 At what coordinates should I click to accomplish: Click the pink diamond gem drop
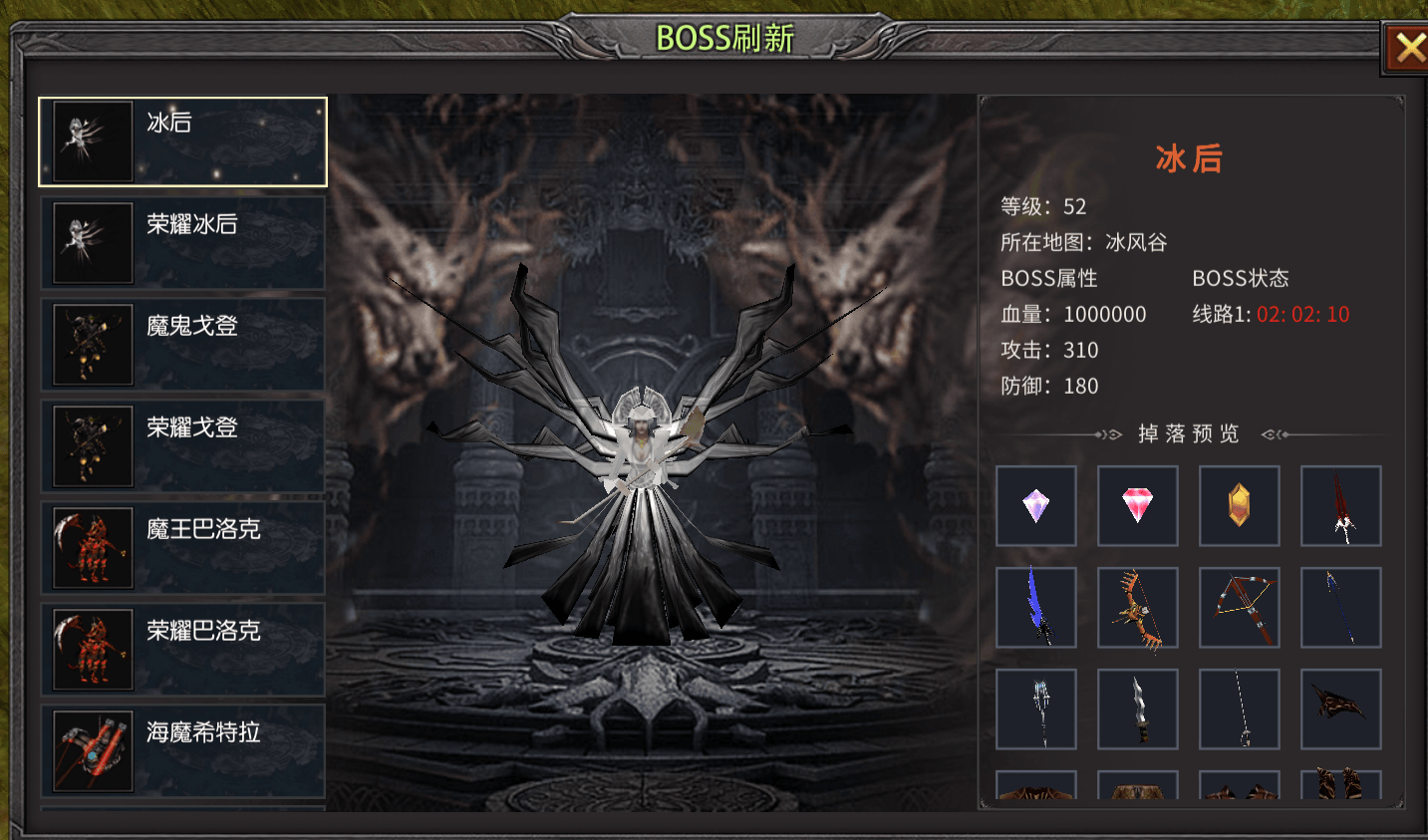click(x=1138, y=506)
